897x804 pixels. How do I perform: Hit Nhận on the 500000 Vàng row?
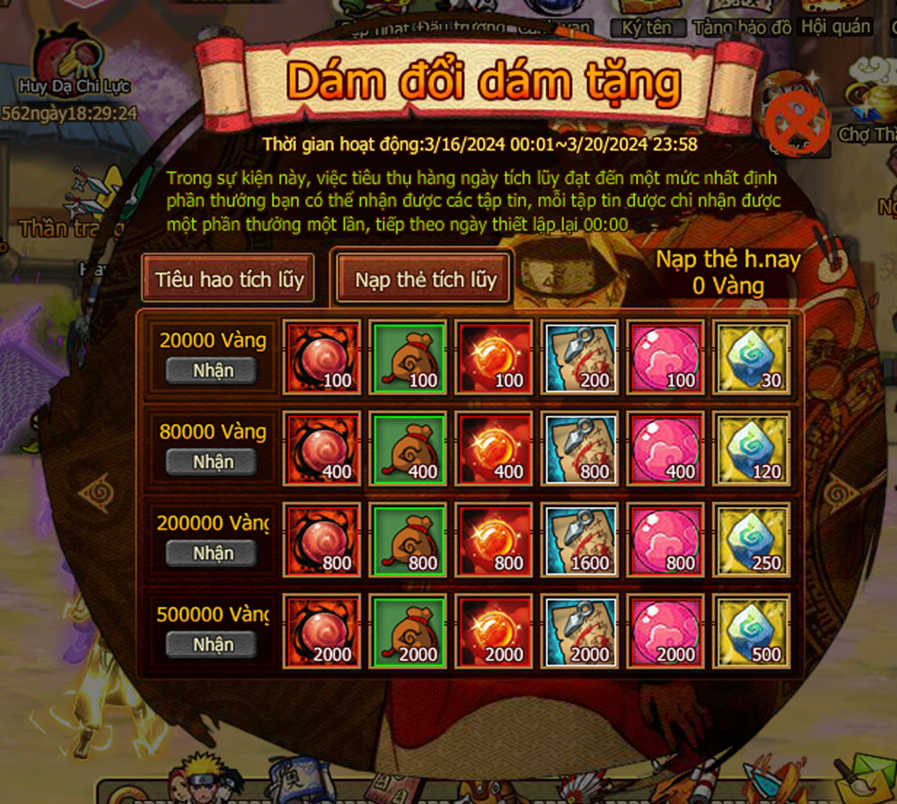click(211, 644)
